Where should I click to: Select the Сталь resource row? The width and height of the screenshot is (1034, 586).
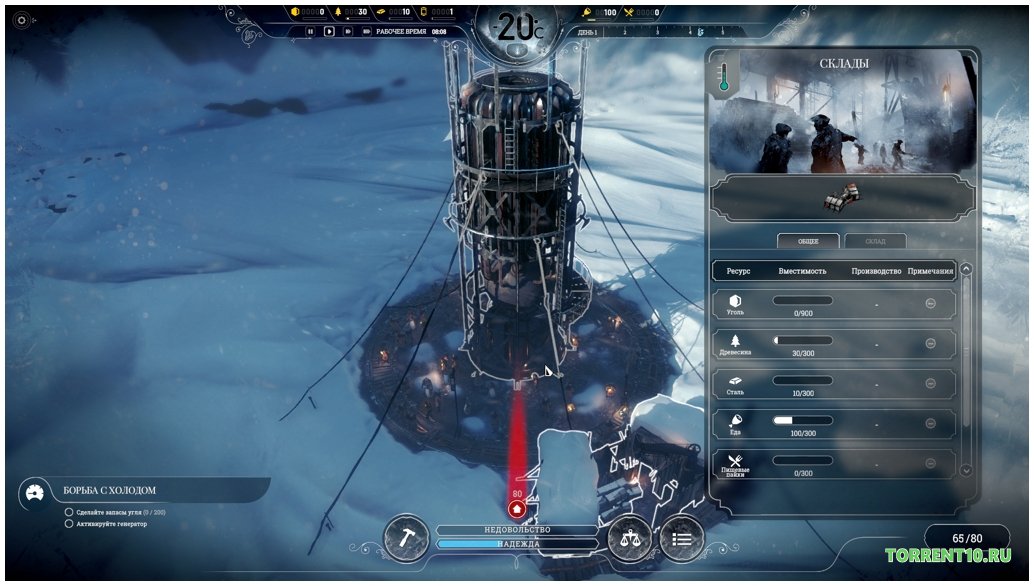[833, 384]
